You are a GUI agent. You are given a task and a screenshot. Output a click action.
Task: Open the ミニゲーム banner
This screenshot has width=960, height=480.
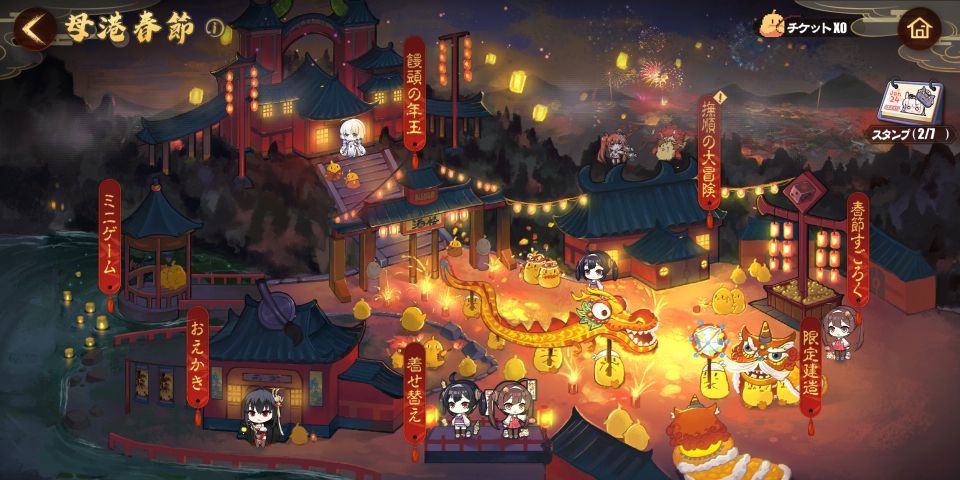coord(110,238)
